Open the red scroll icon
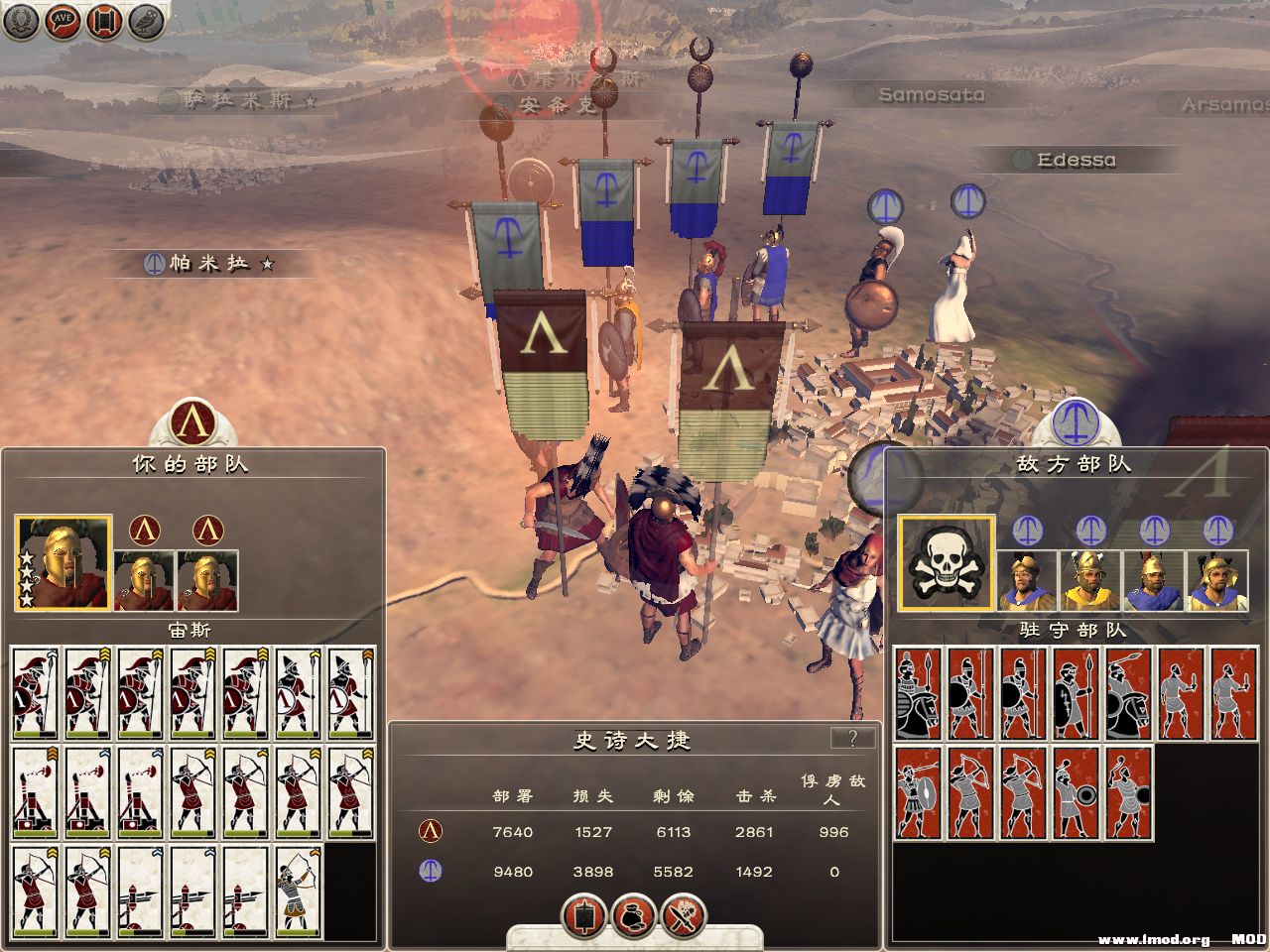The image size is (1270, 952). point(104,21)
